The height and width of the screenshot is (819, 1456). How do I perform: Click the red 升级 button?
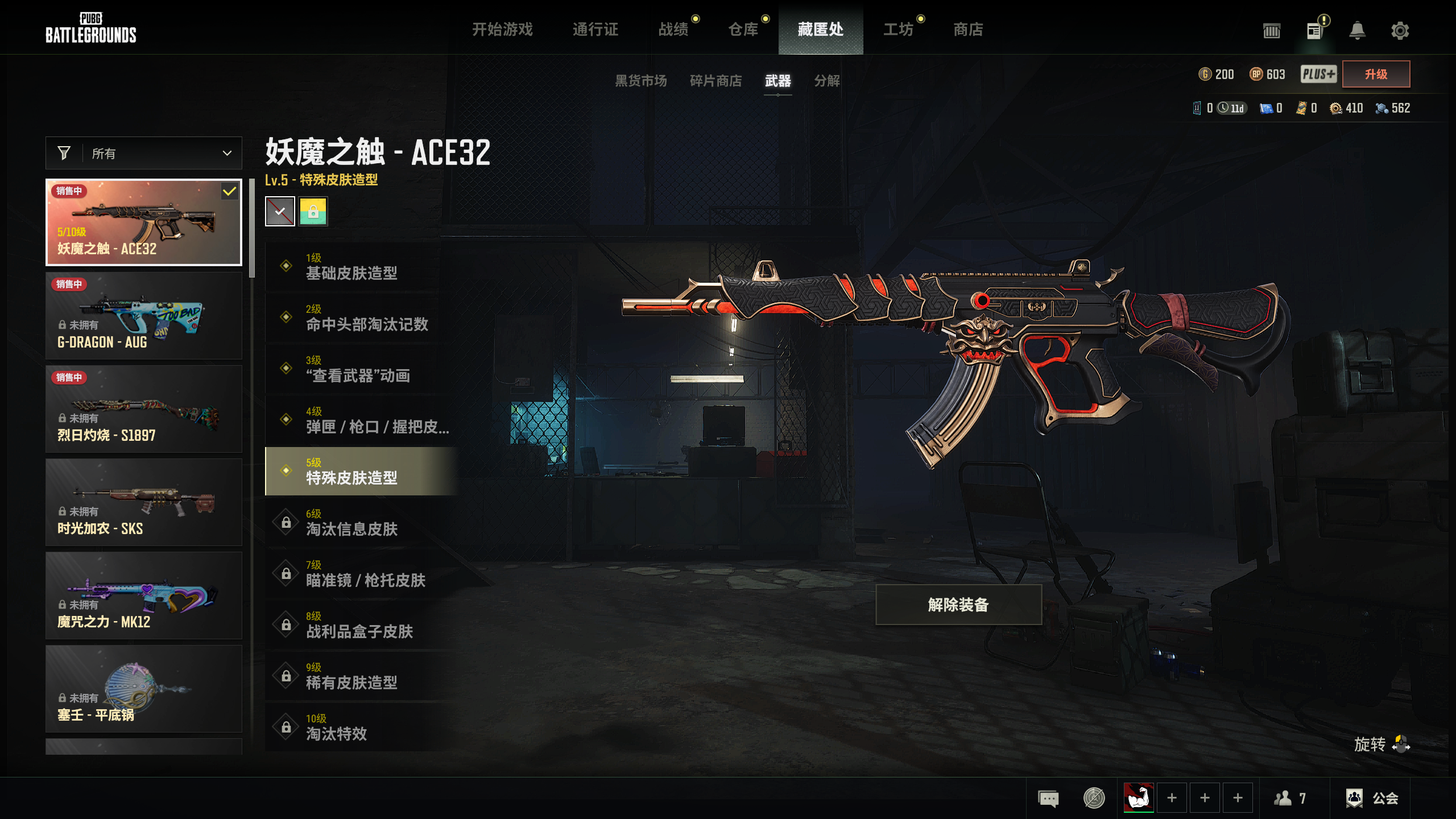[1376, 74]
